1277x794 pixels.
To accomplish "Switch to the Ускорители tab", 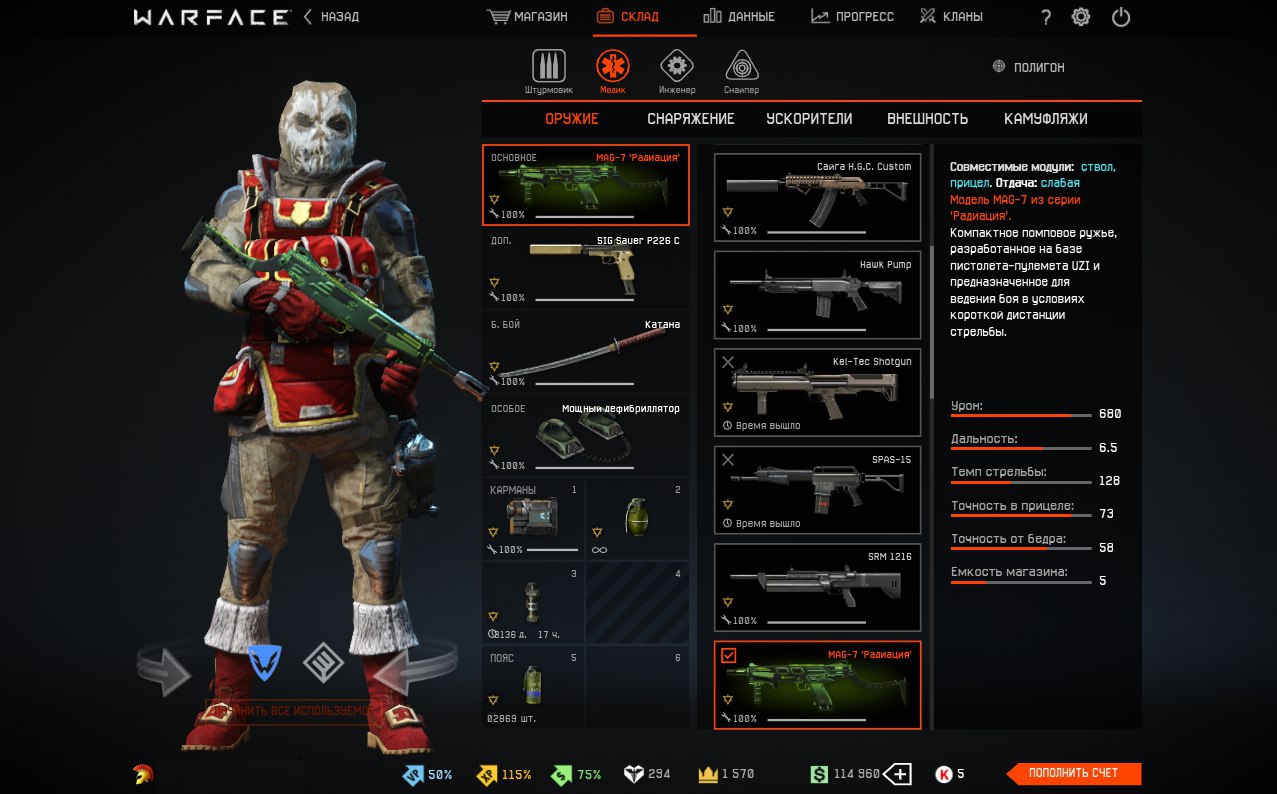I will click(809, 119).
